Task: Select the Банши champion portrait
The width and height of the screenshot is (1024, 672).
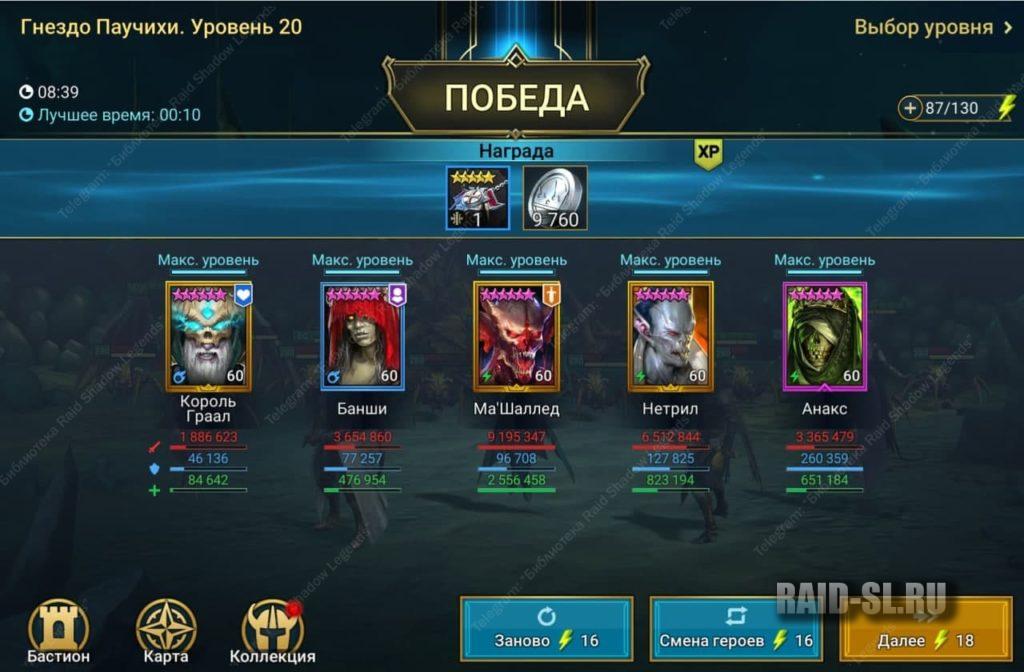Action: (x=362, y=336)
